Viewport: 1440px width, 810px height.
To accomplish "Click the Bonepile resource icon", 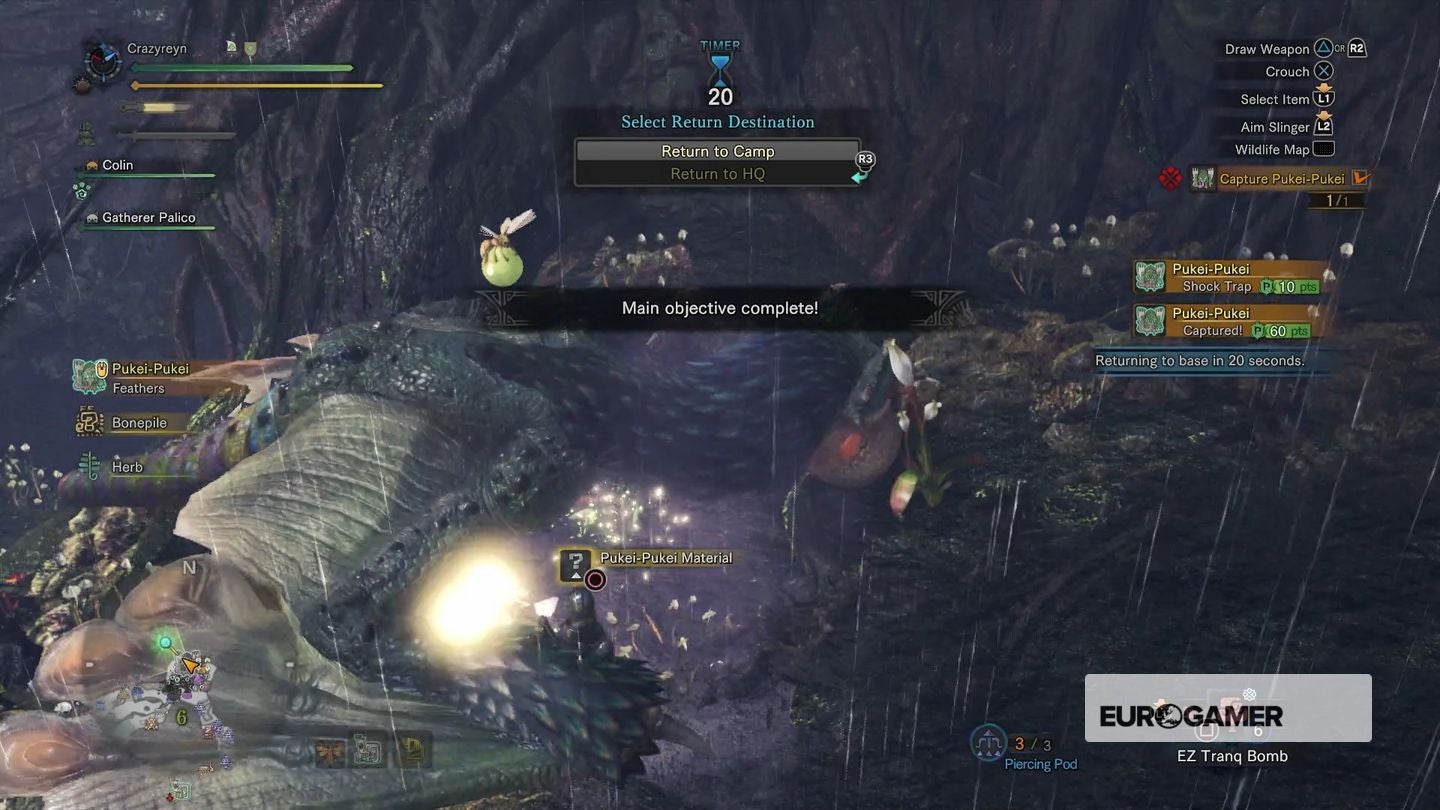I will tap(88, 422).
